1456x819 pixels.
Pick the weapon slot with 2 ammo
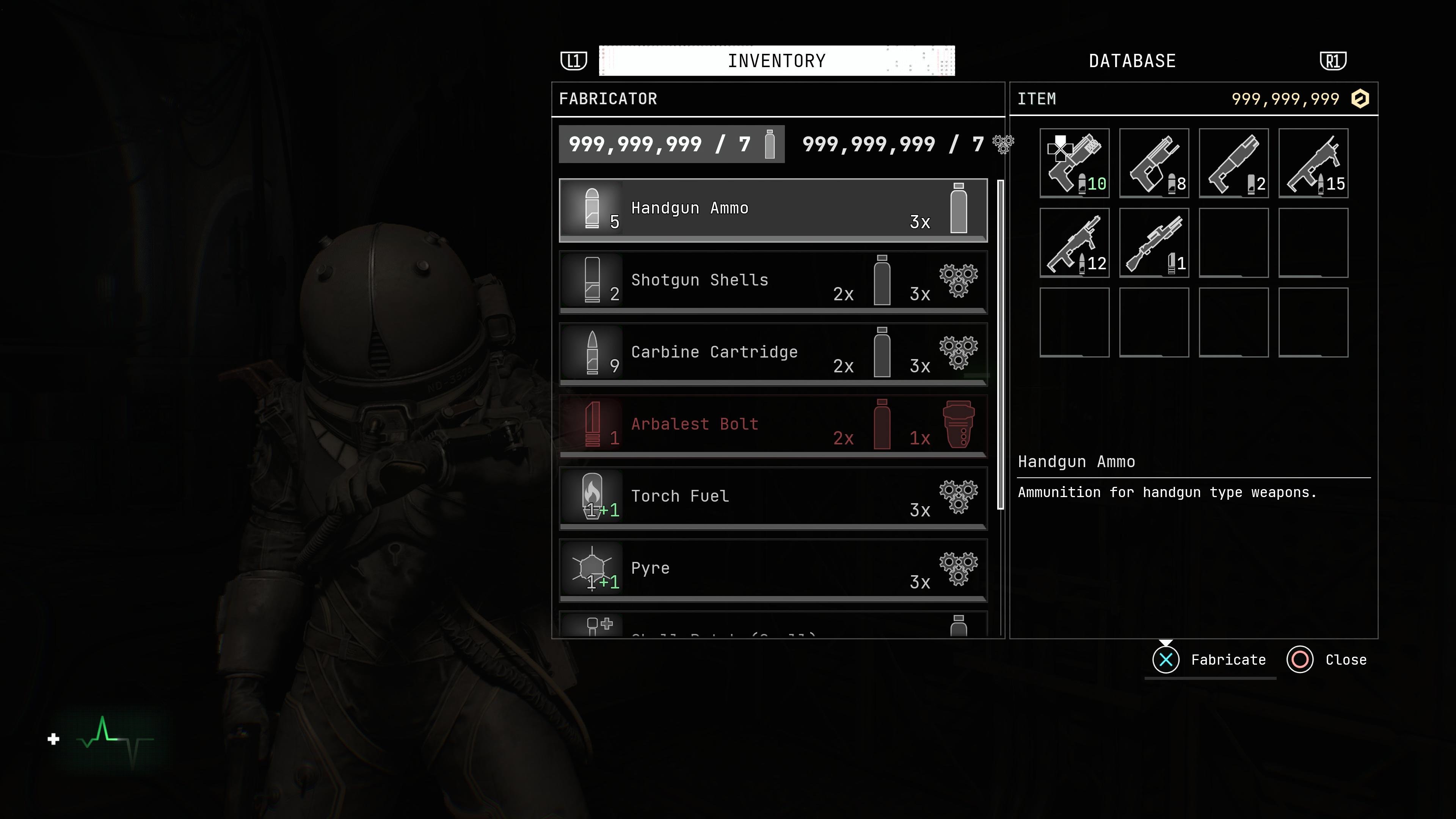tap(1233, 163)
